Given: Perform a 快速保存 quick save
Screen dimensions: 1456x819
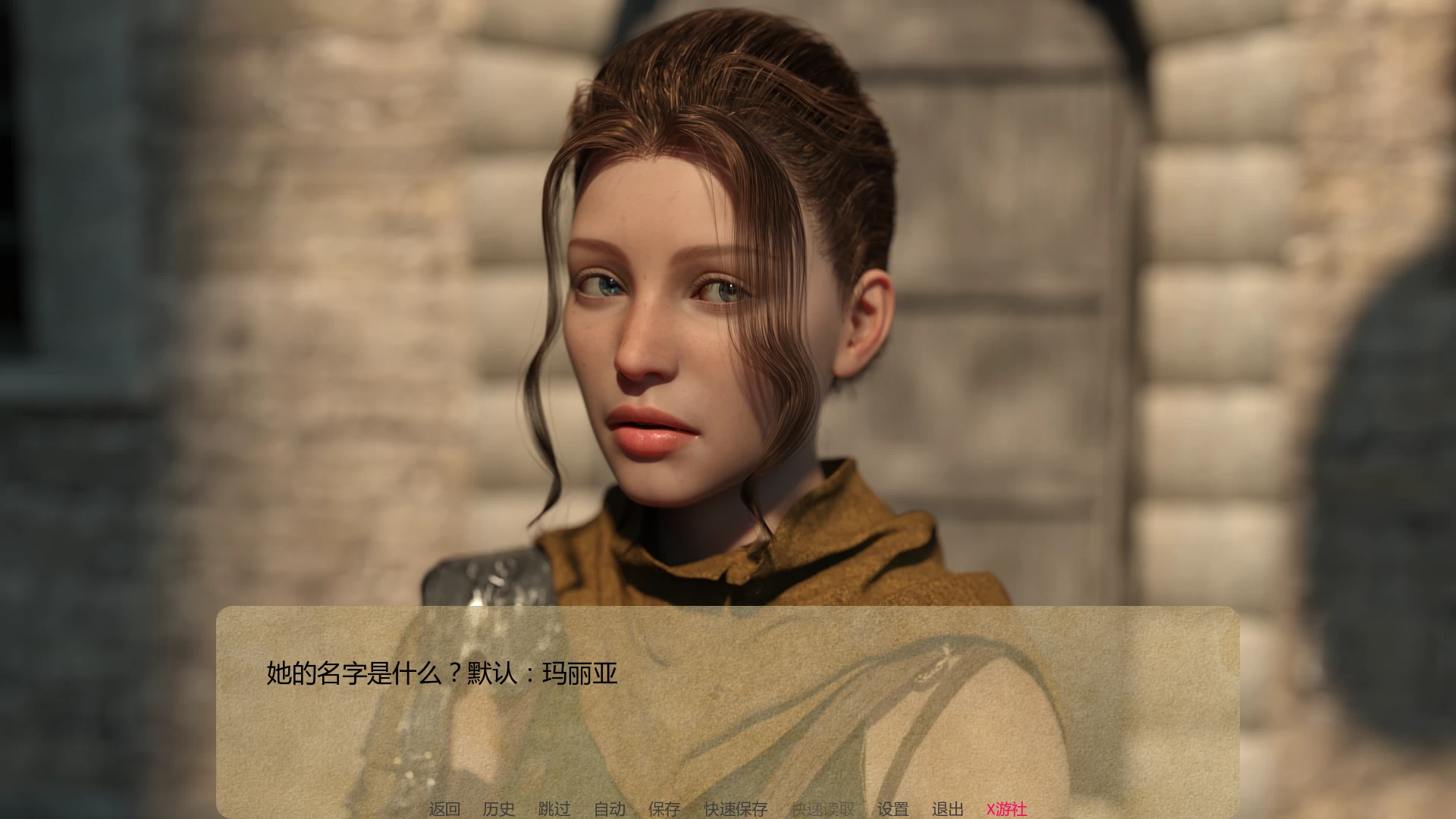Looking at the screenshot, I should [735, 808].
